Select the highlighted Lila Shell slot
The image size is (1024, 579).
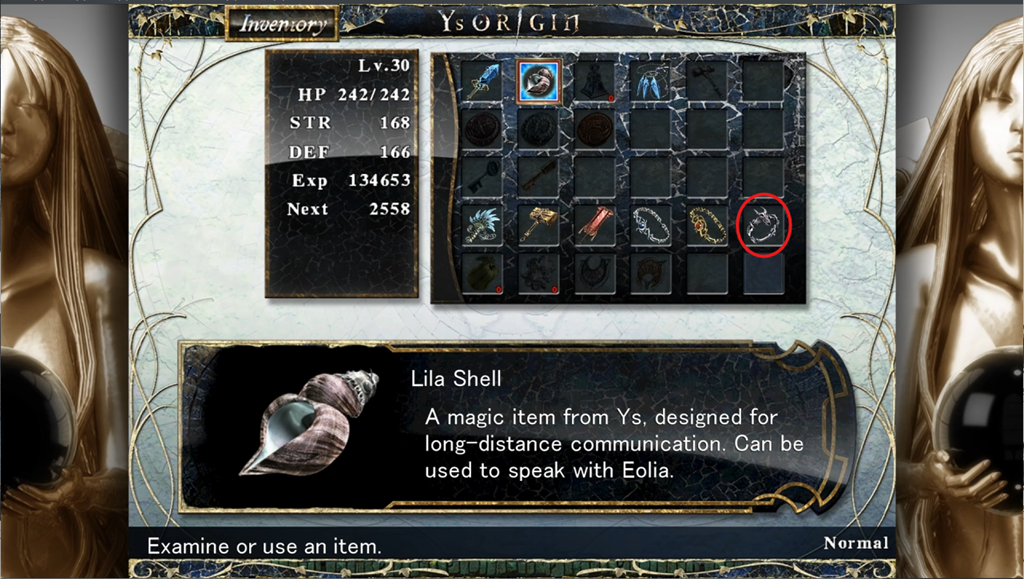coord(540,81)
